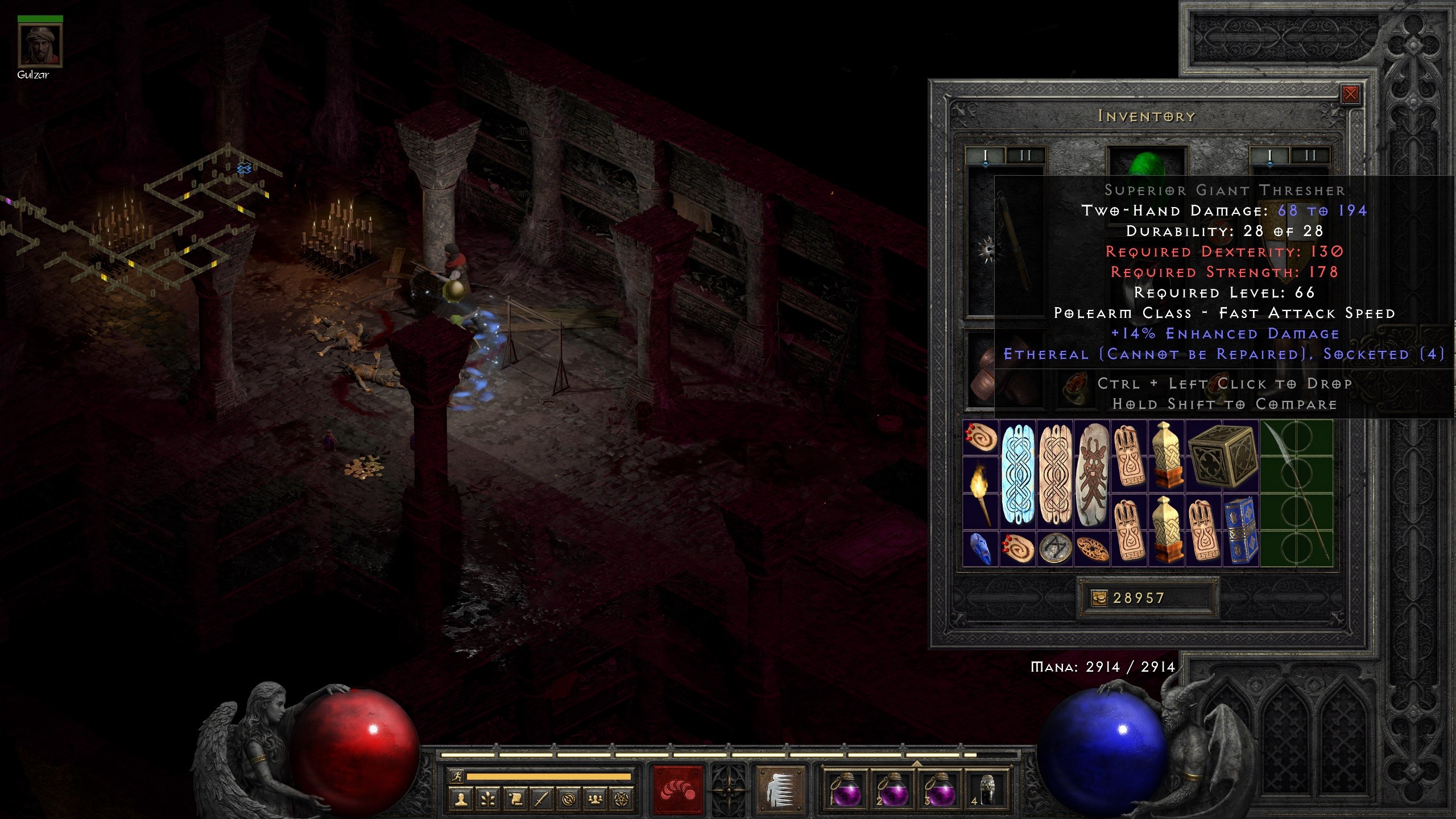
Task: Toggle run/walk next to the stamina bar
Action: coord(457,777)
